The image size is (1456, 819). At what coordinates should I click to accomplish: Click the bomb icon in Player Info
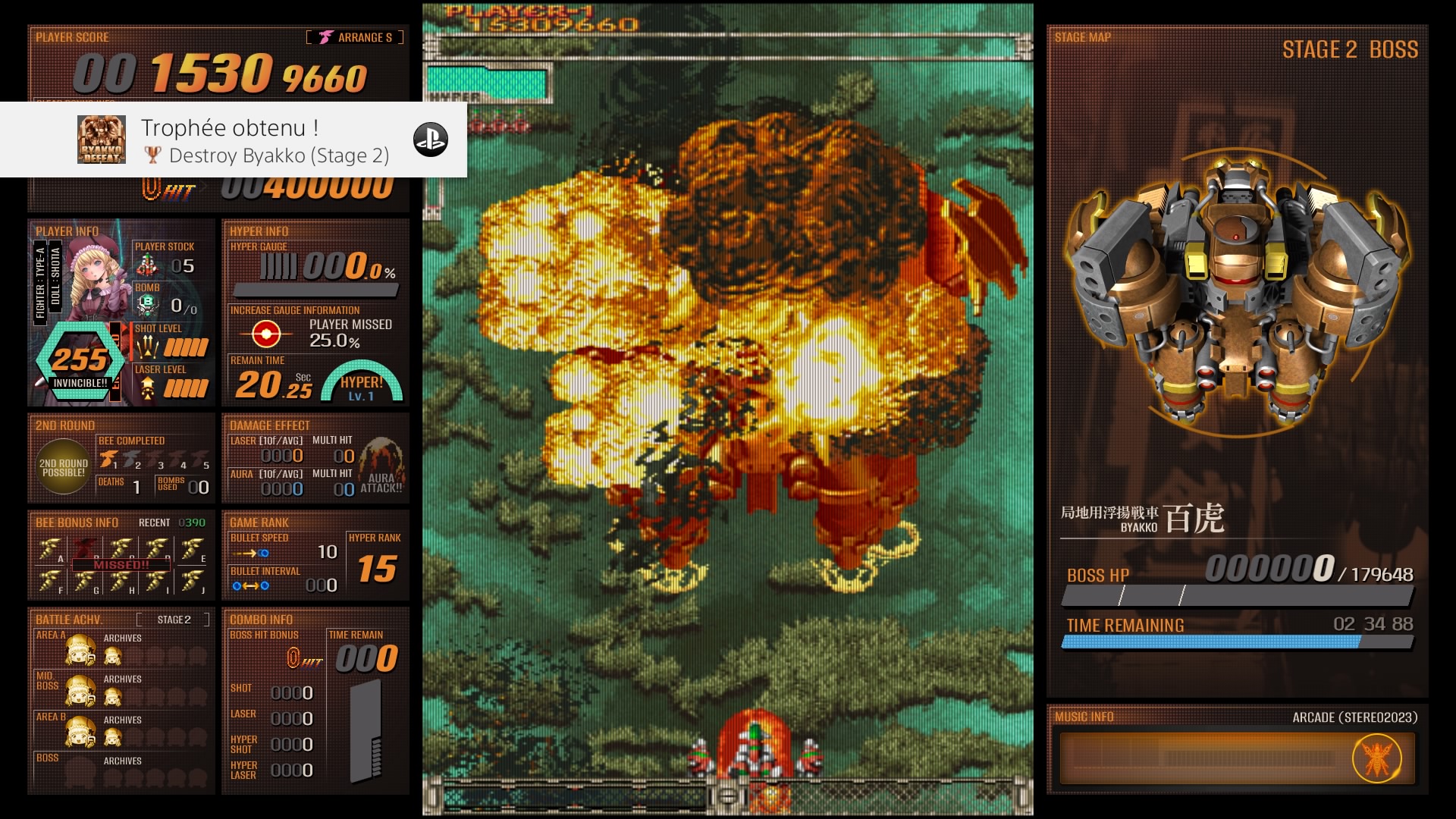click(x=147, y=305)
